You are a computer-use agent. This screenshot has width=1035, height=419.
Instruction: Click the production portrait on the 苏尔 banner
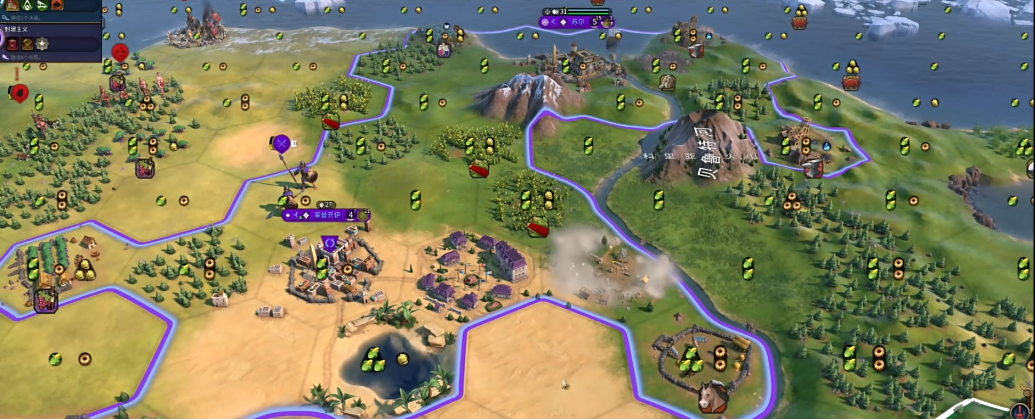606,20
